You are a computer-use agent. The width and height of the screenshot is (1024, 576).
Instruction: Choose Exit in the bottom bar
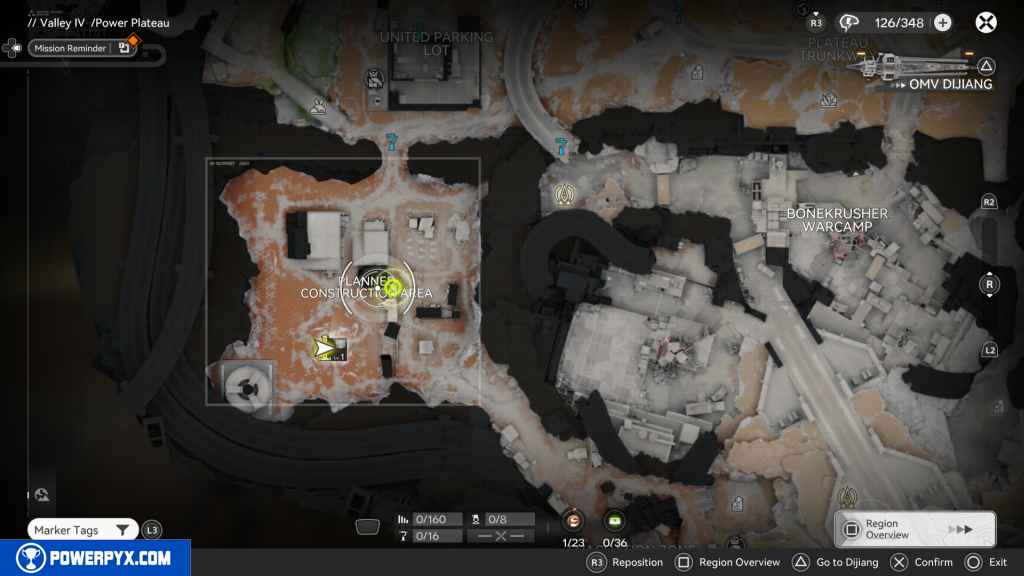click(x=987, y=562)
